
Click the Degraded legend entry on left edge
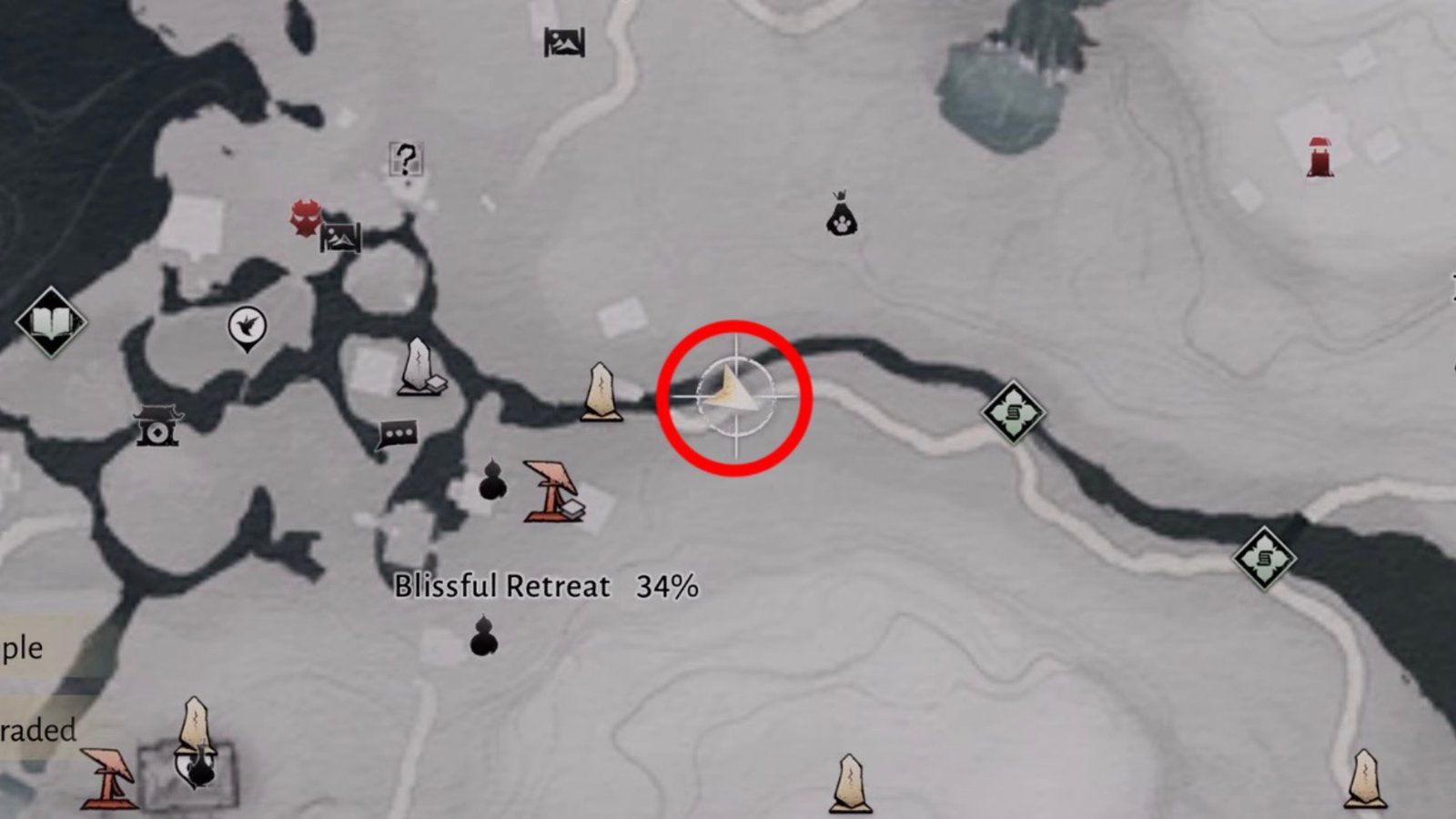pos(36,728)
